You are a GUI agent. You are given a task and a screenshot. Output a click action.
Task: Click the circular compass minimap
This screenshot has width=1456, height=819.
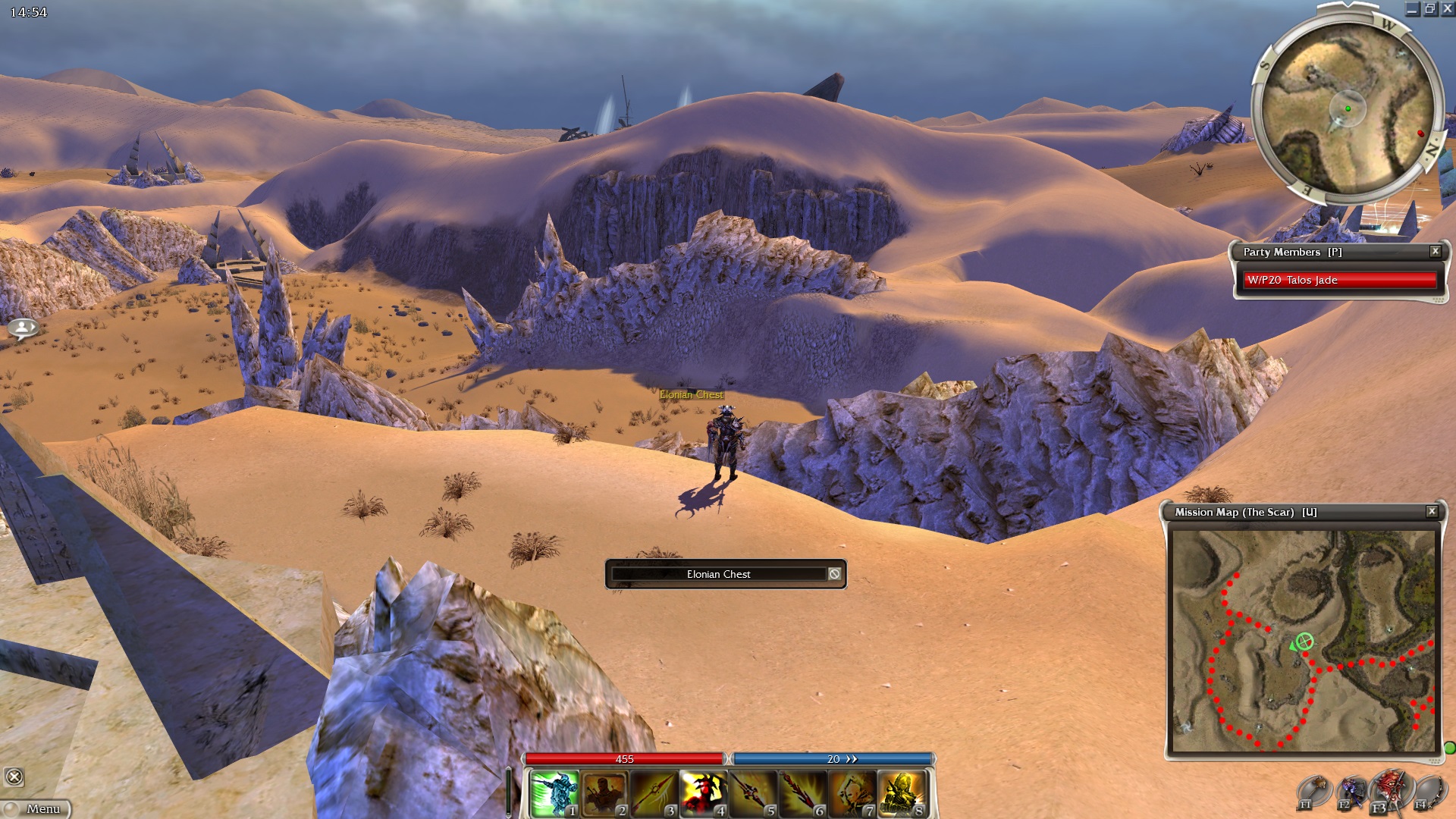click(1348, 108)
